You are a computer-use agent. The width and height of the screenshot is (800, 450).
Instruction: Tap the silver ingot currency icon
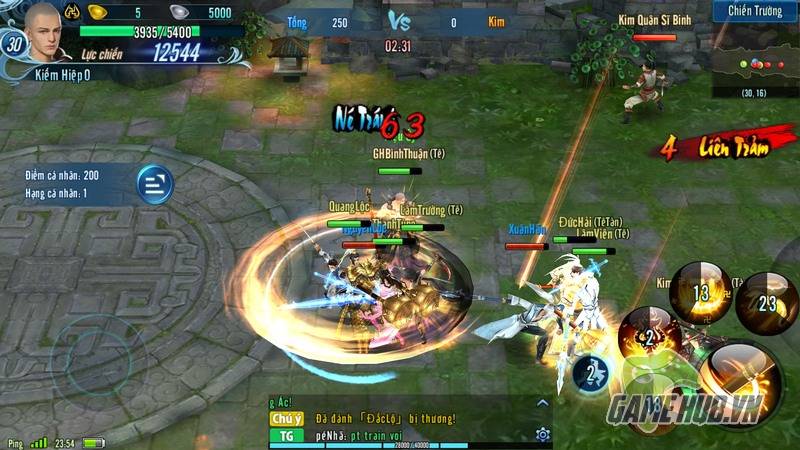click(x=178, y=12)
